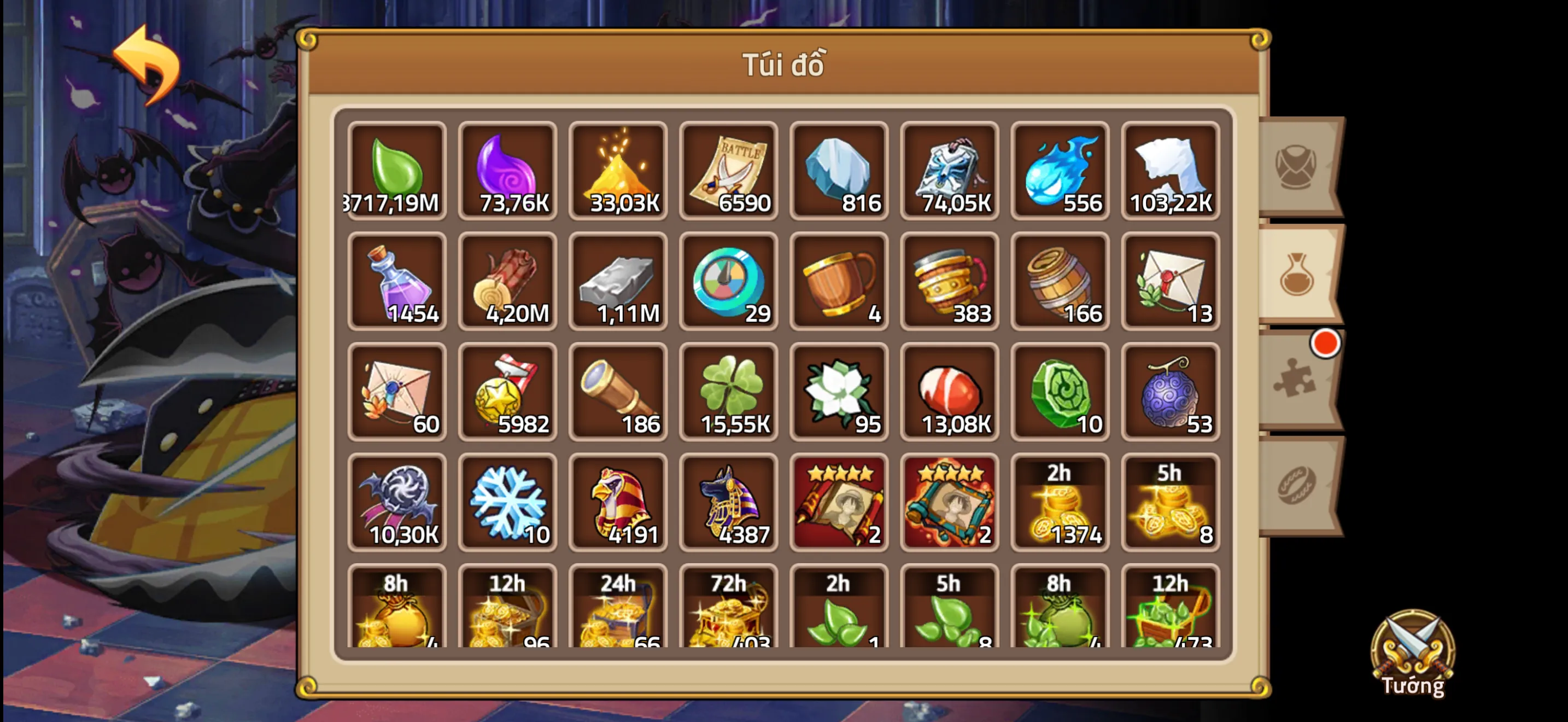Select the BATTLE poster scroll item
The width and height of the screenshot is (1568, 722).
coord(729,171)
